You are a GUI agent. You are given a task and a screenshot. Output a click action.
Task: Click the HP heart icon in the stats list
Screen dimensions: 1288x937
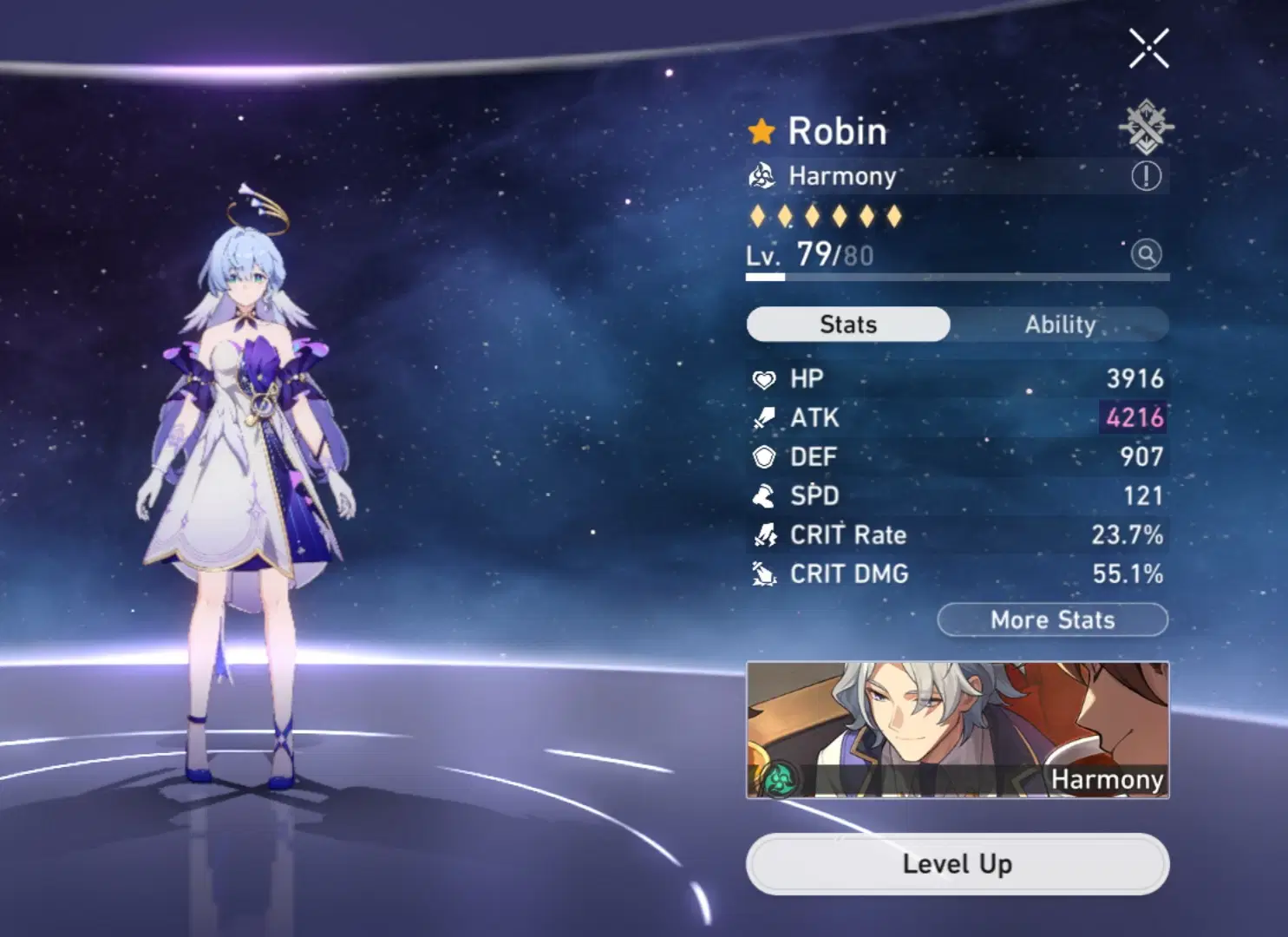click(x=762, y=377)
